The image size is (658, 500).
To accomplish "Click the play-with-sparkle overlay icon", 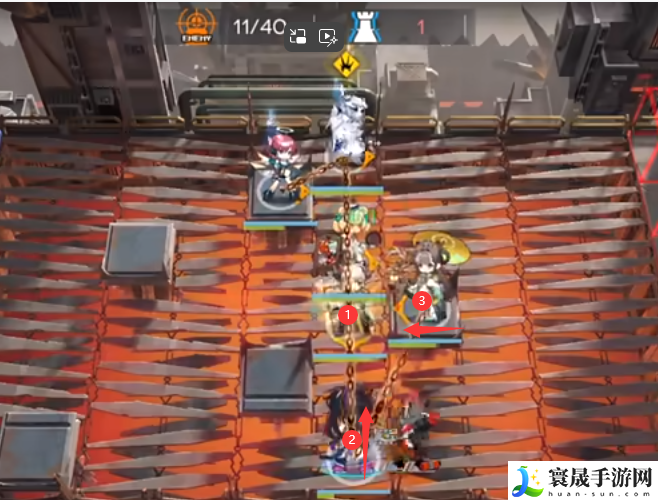I will pos(327,37).
